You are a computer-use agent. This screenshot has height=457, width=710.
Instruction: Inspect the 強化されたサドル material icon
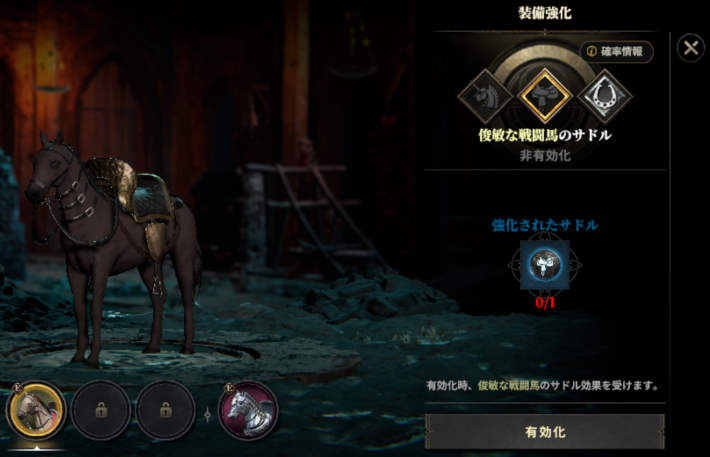pos(545,265)
